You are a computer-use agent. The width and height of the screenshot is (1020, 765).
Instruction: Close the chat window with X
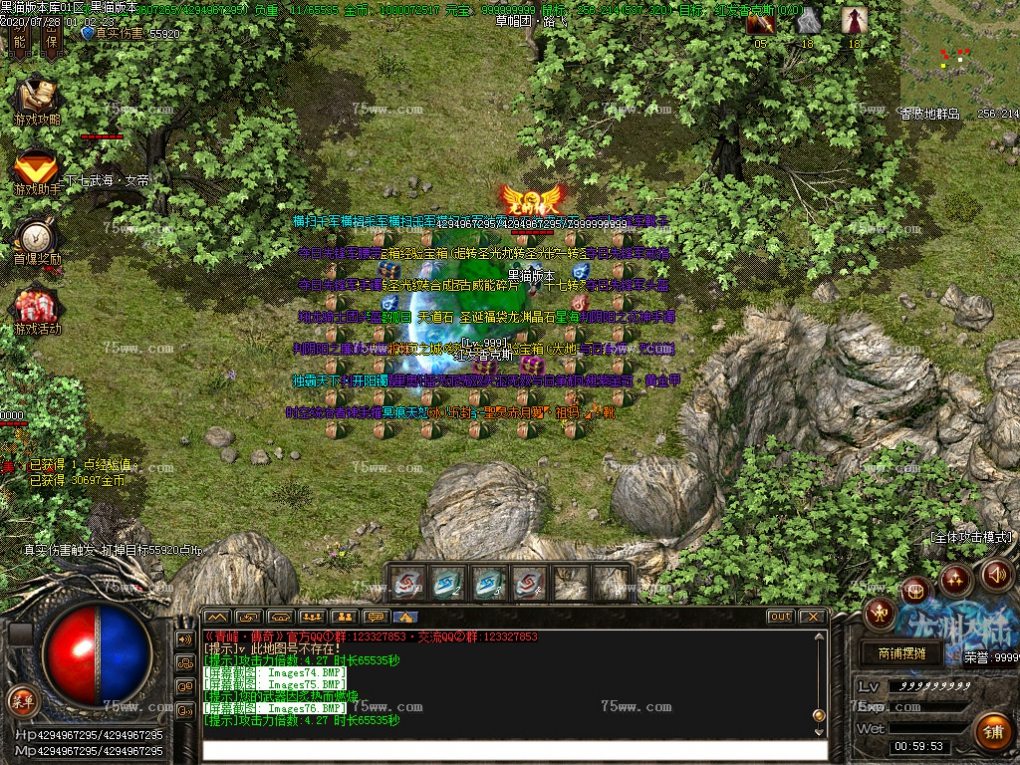(x=812, y=617)
